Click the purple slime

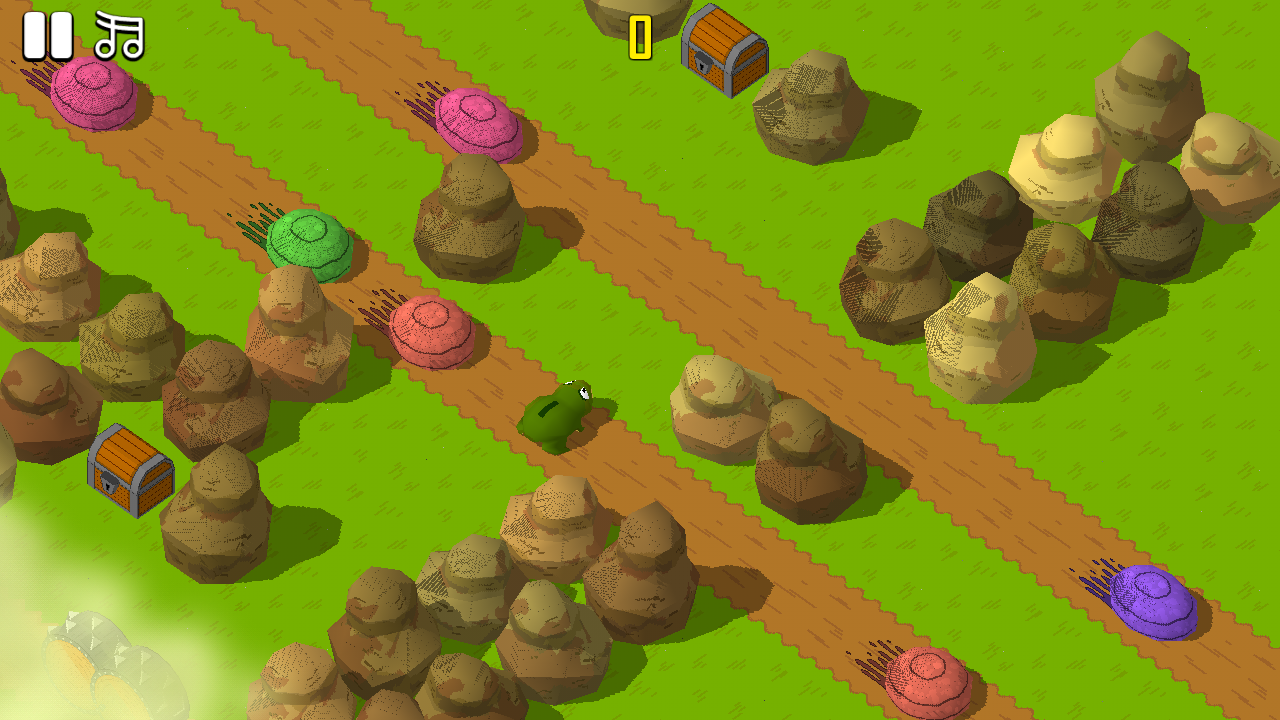click(x=1155, y=600)
